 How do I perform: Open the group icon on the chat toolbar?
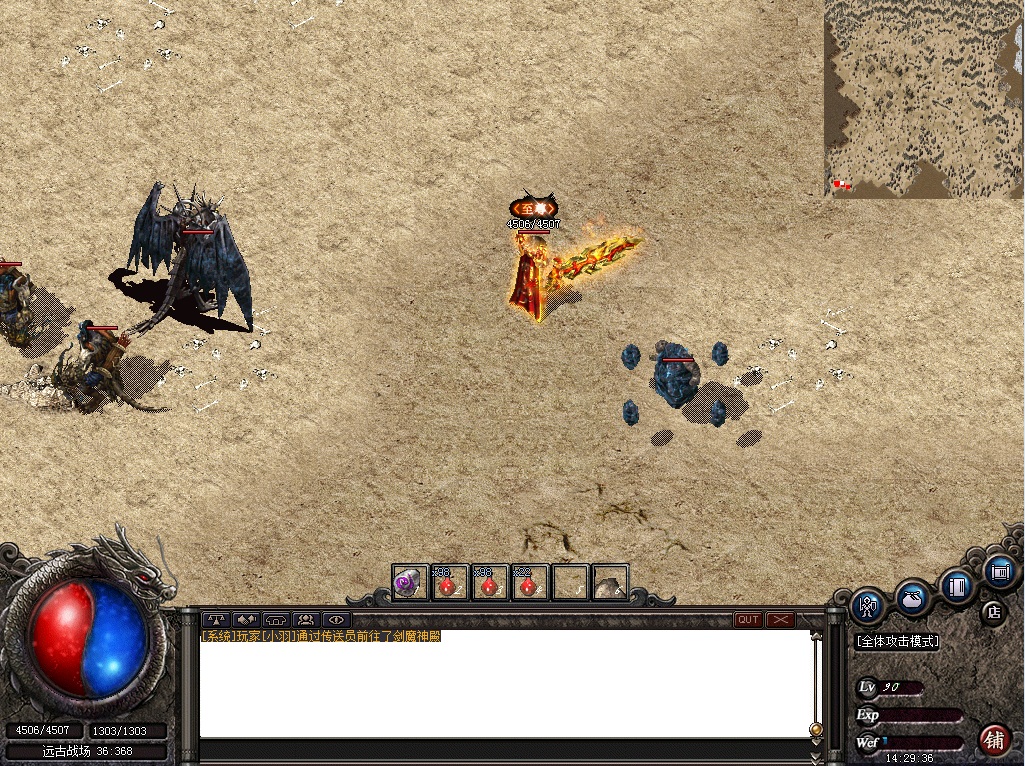[305, 620]
